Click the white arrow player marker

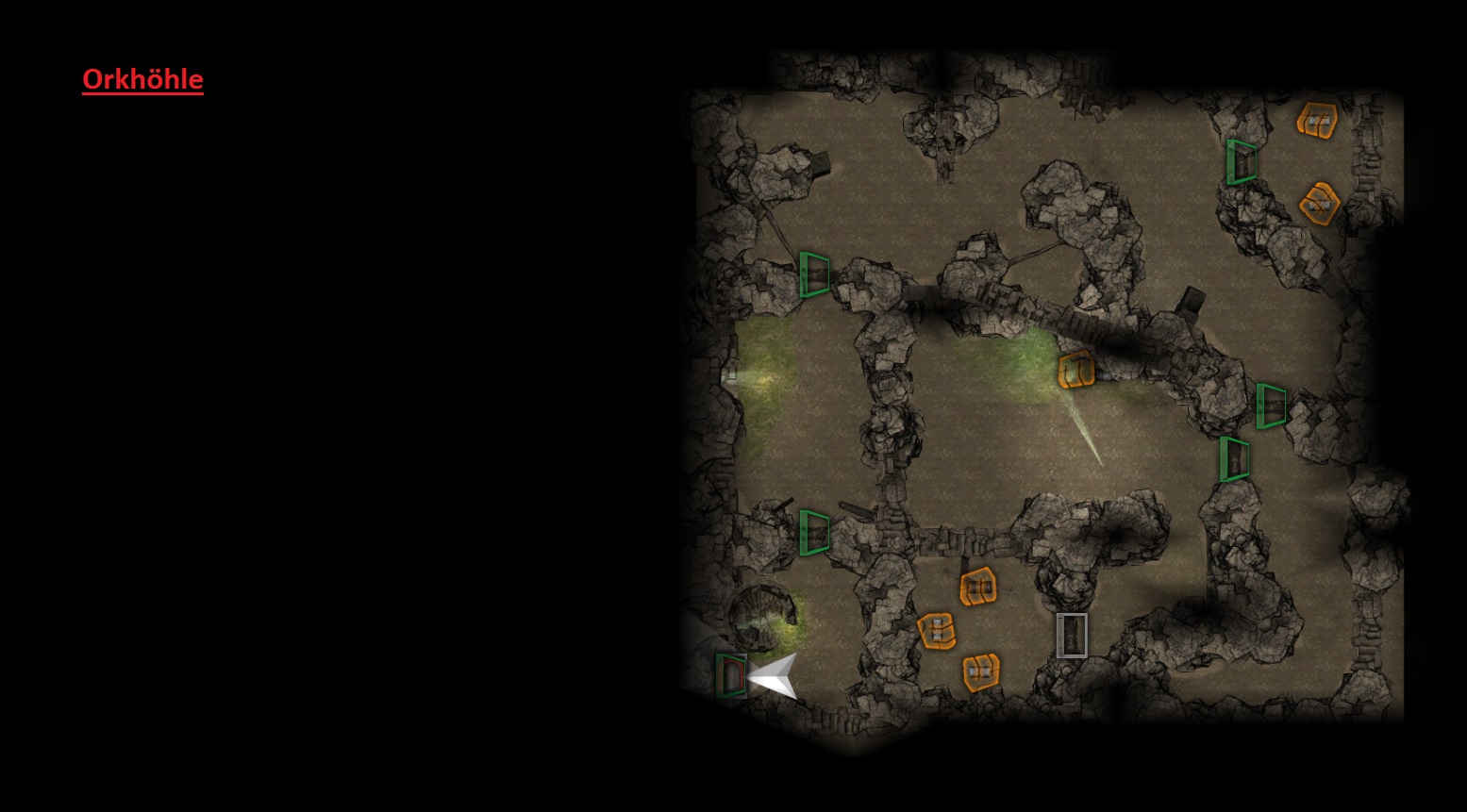[775, 675]
